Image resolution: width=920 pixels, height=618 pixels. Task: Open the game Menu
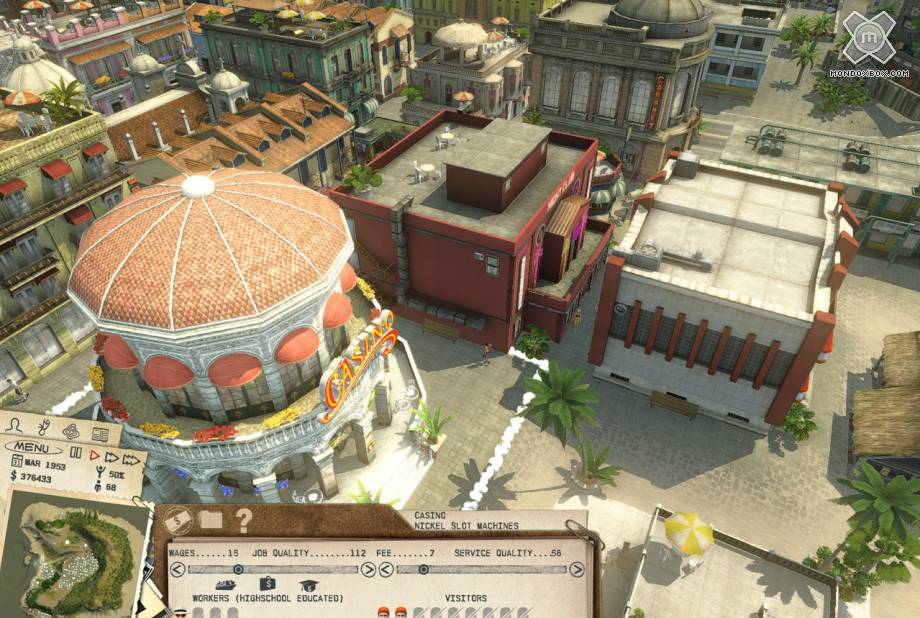click(33, 447)
